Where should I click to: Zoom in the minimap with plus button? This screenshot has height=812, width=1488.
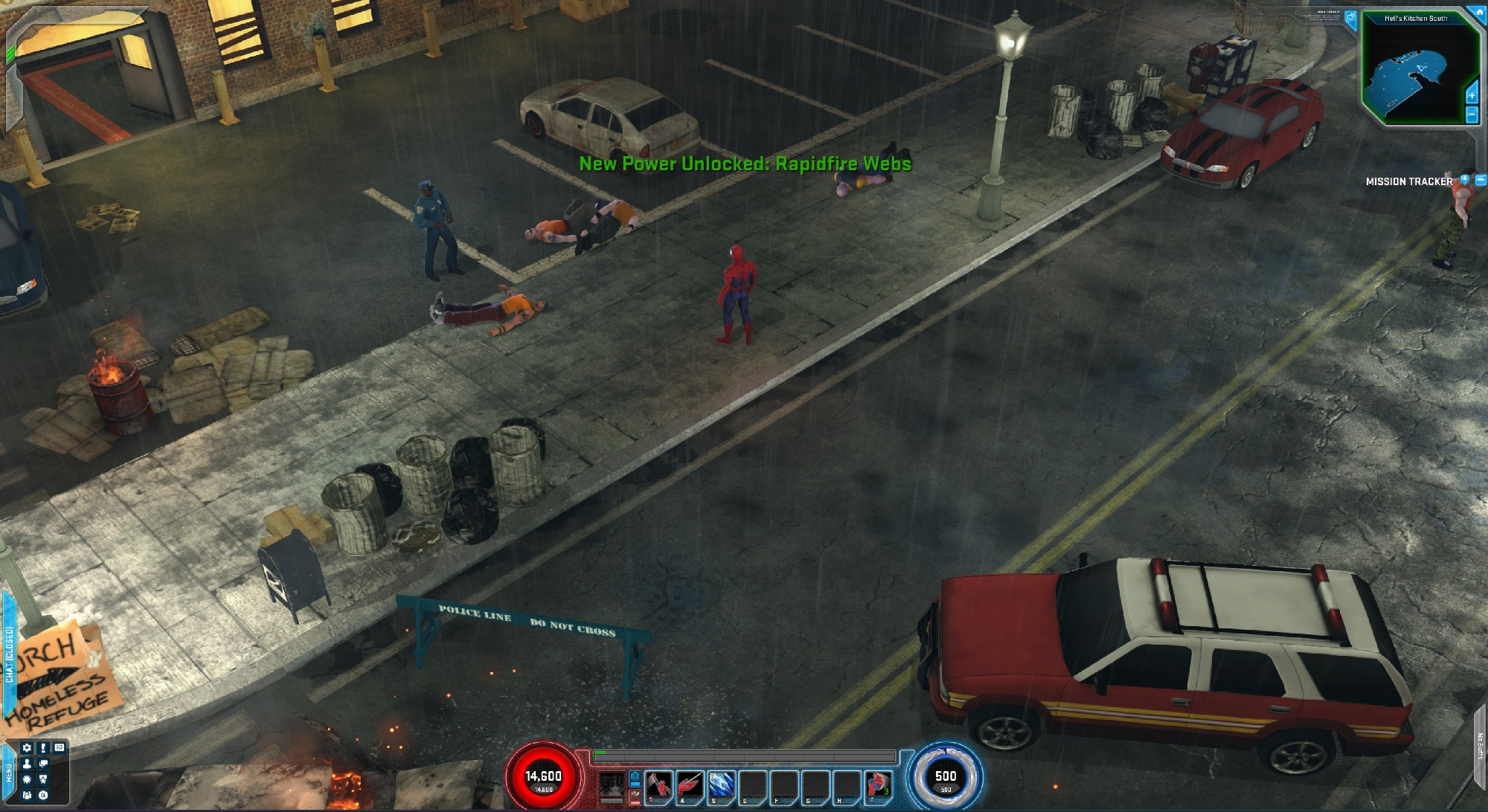[1471, 96]
